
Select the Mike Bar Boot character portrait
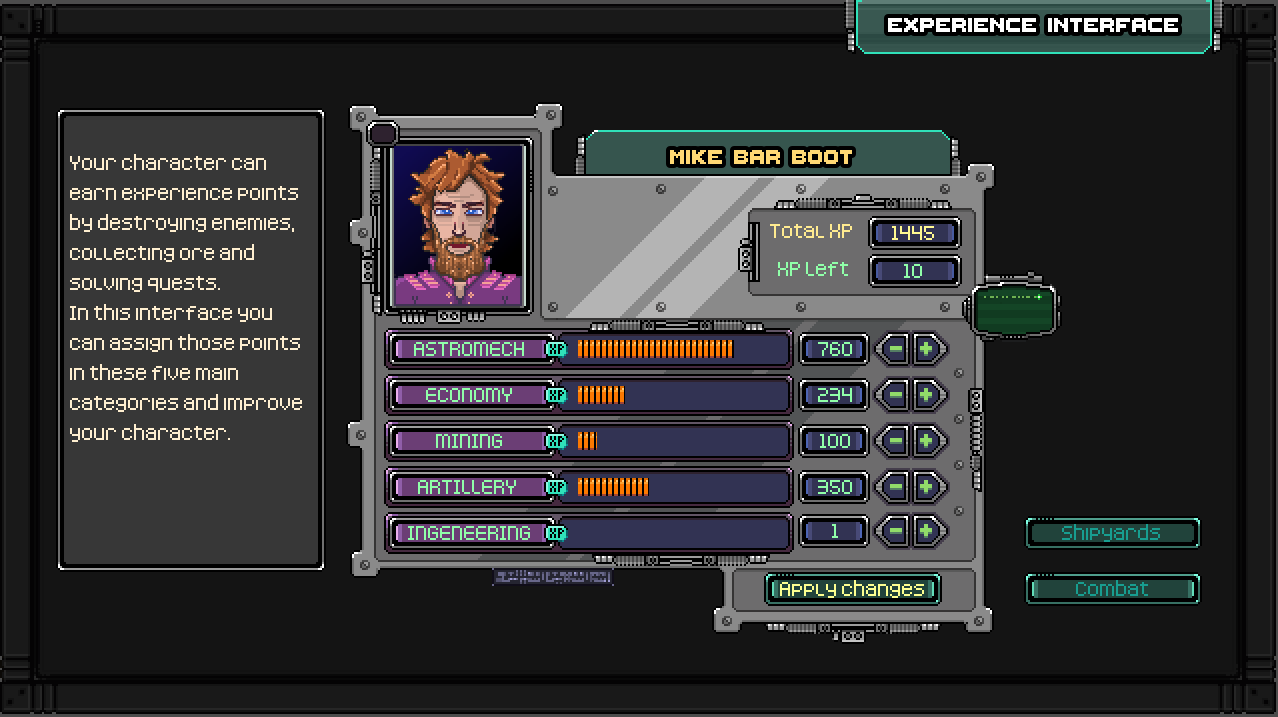tap(459, 226)
